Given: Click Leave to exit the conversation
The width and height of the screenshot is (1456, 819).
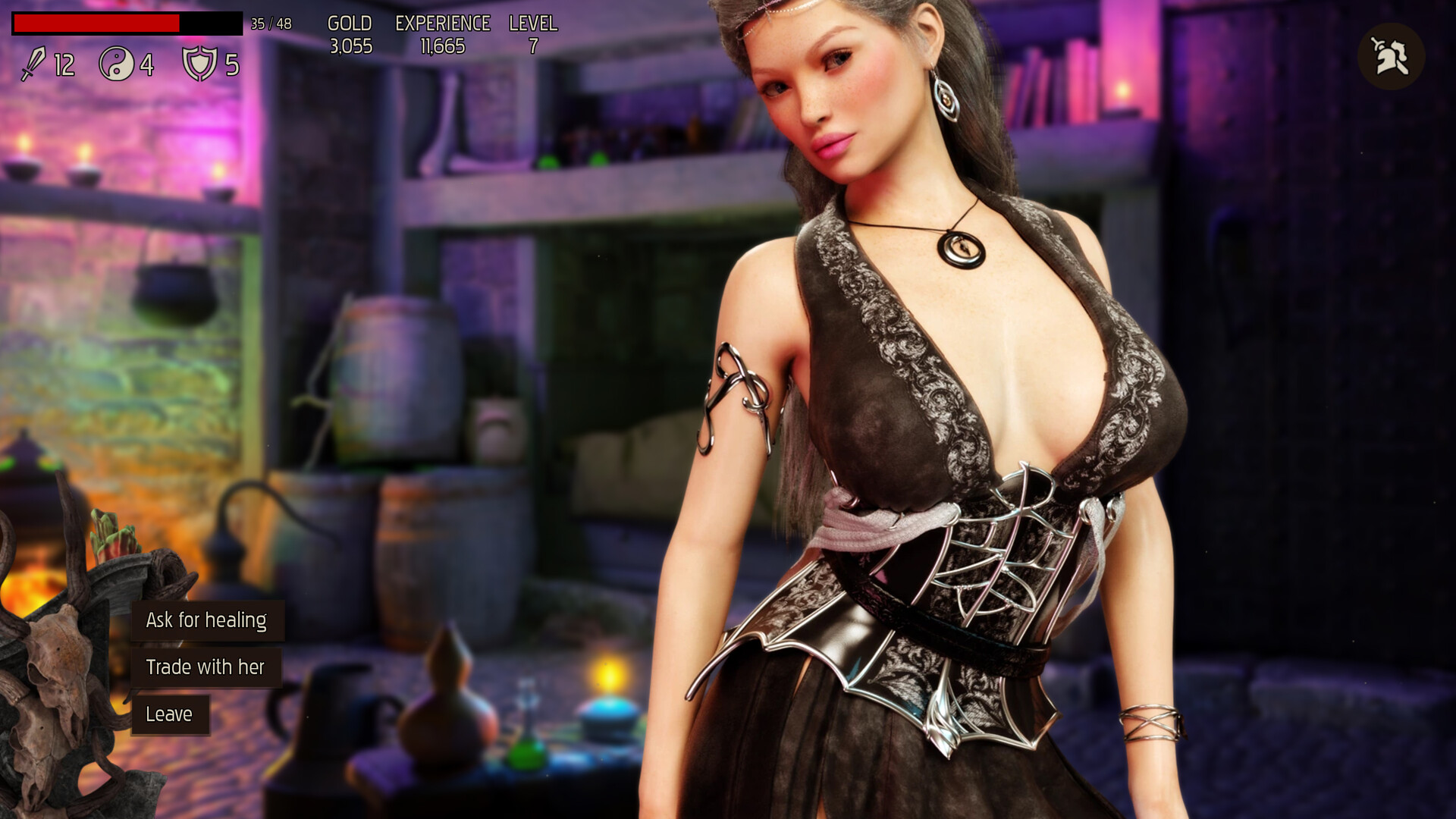Looking at the screenshot, I should (x=170, y=713).
